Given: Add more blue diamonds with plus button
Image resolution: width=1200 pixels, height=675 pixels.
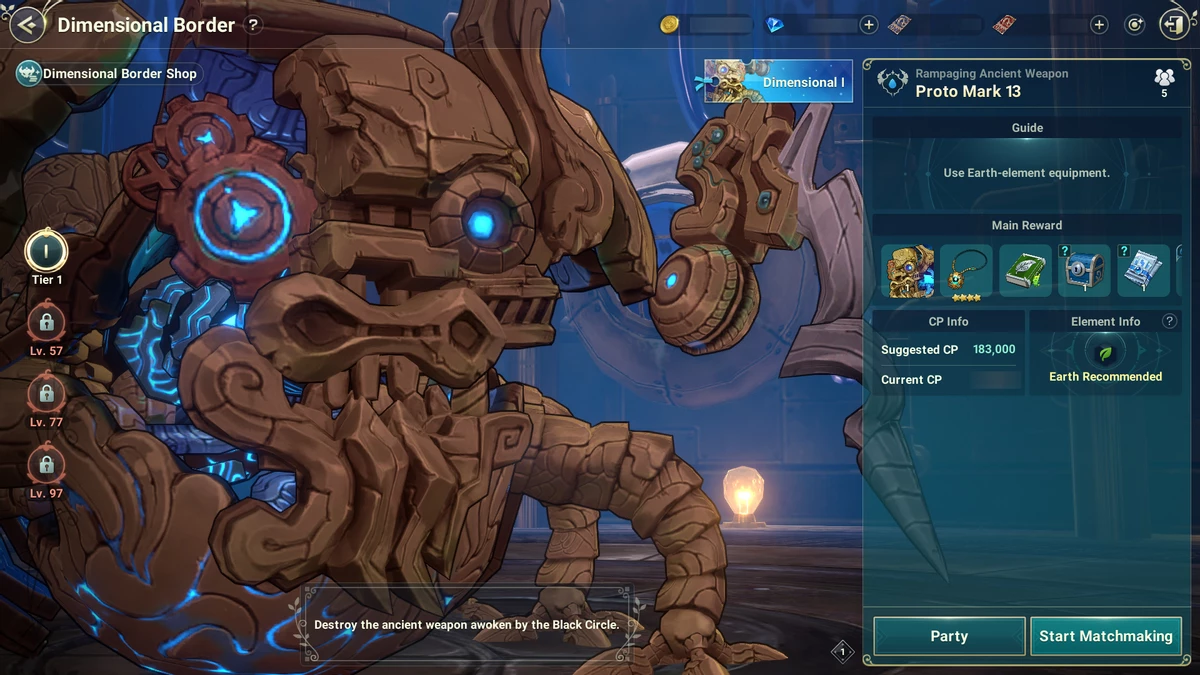Looking at the screenshot, I should pyautogui.click(x=868, y=25).
